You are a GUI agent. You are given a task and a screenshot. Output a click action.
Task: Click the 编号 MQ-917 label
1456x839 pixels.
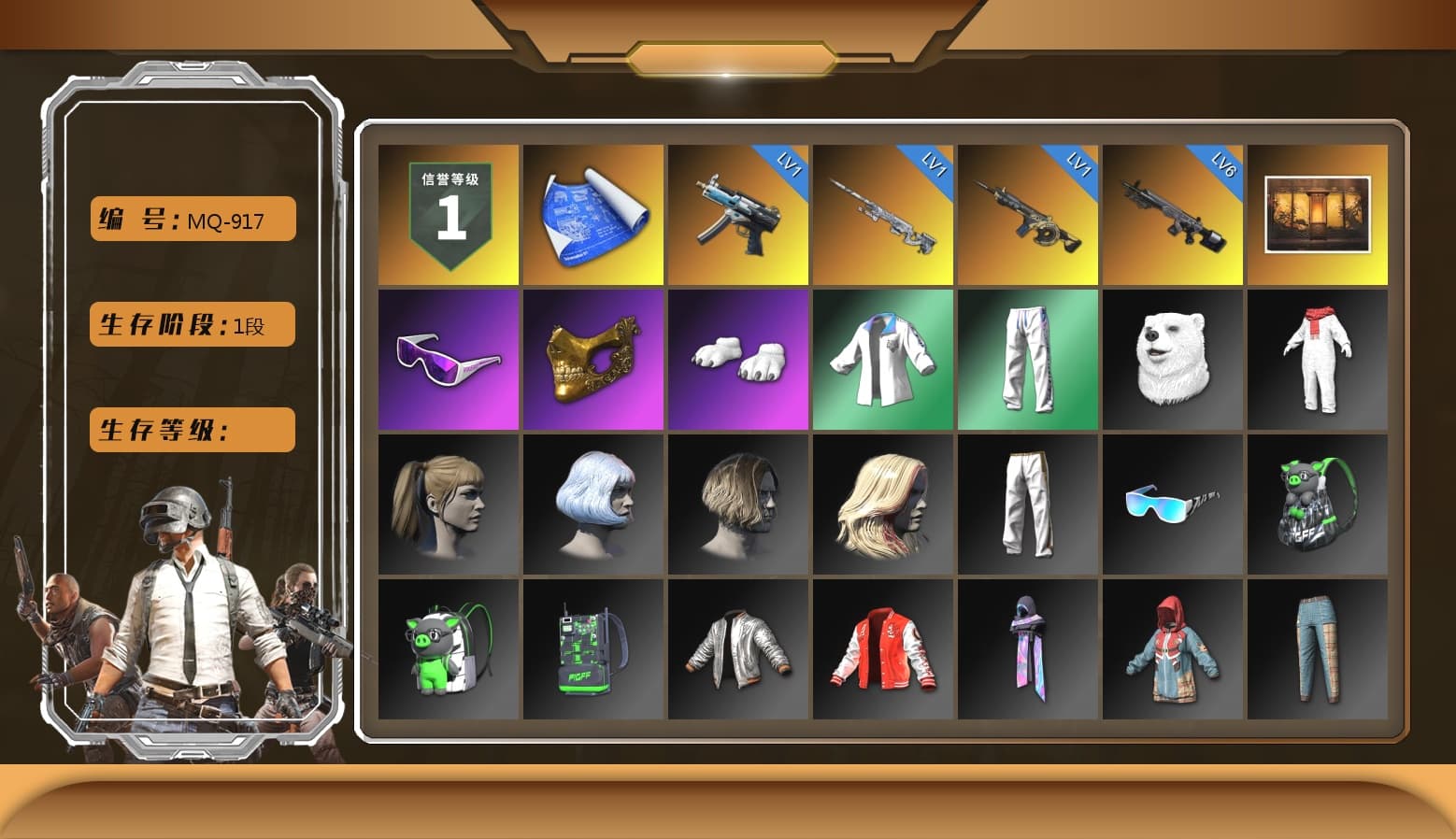pyautogui.click(x=191, y=219)
